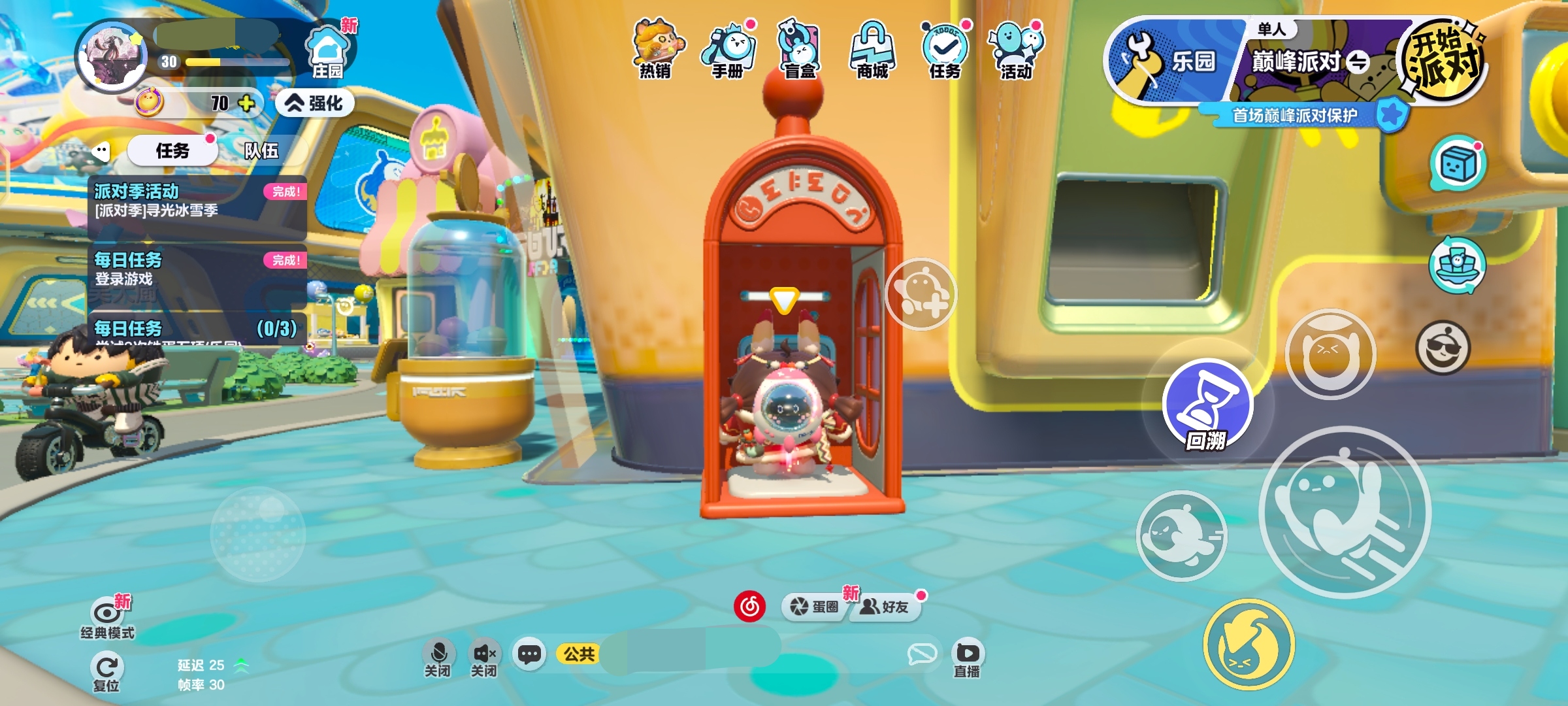Image resolution: width=1568 pixels, height=706 pixels.
Task: Open the 热销 hot sale menu
Action: pos(656,49)
